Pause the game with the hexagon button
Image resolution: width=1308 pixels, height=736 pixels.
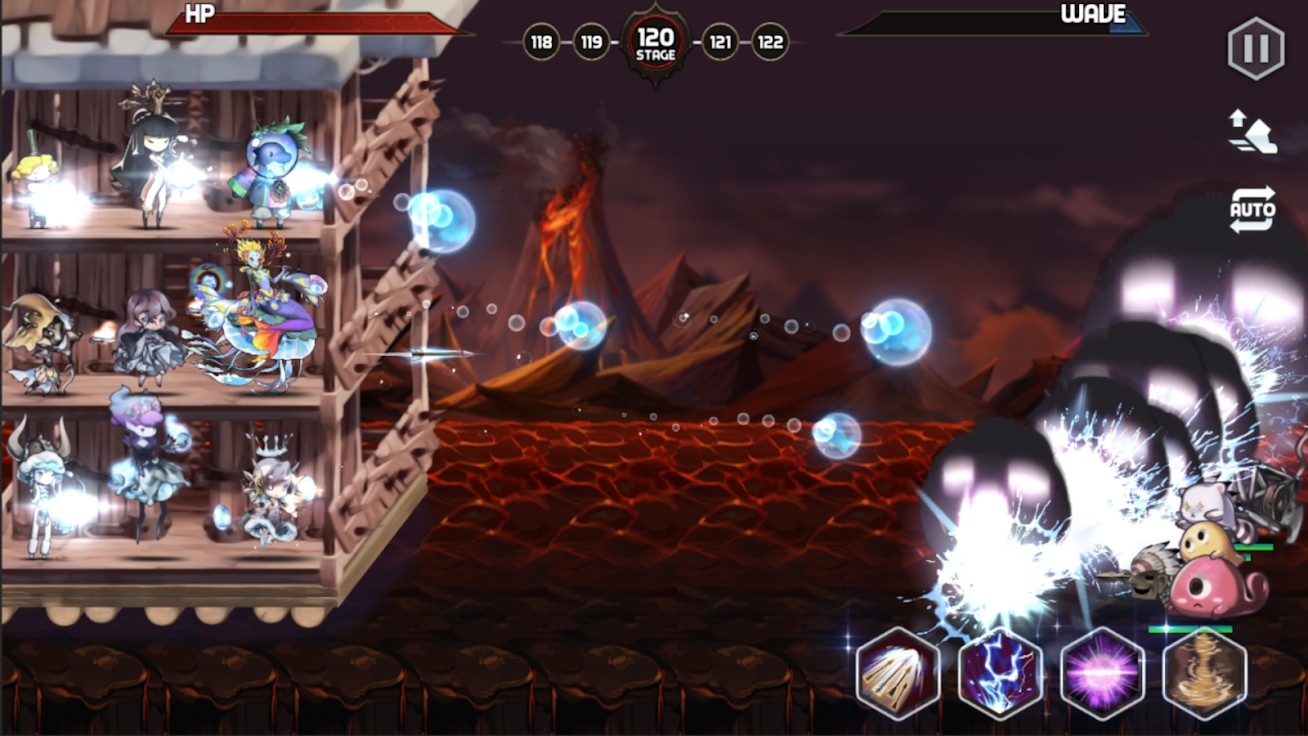pos(1255,48)
